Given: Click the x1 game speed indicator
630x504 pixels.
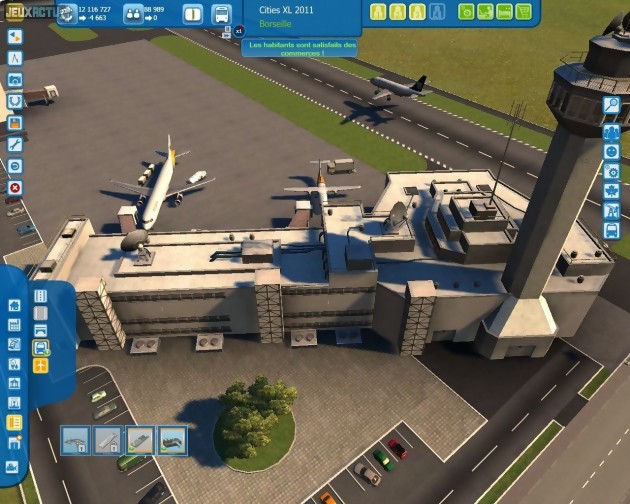Looking at the screenshot, I should pos(239,31).
